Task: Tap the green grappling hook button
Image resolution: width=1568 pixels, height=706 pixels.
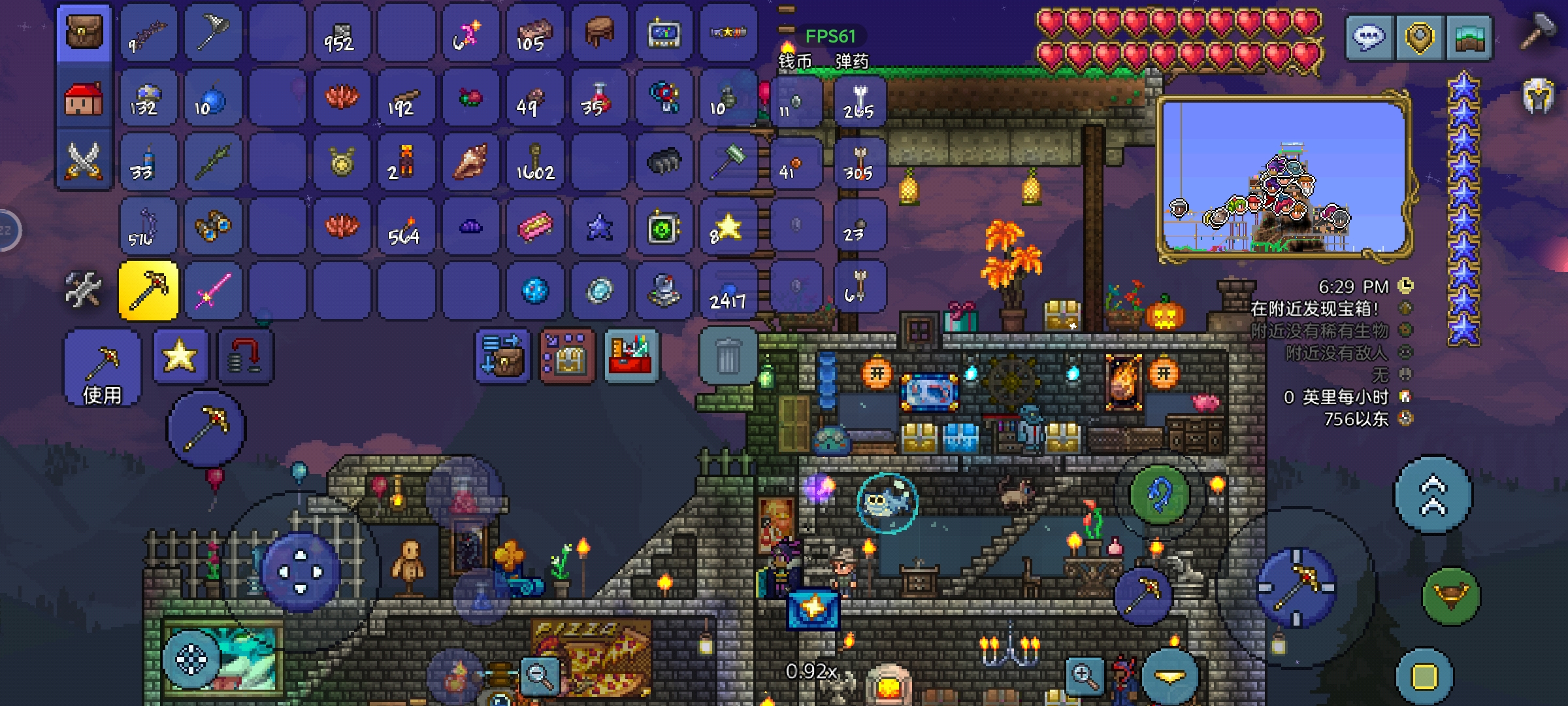Action: pos(1159,496)
